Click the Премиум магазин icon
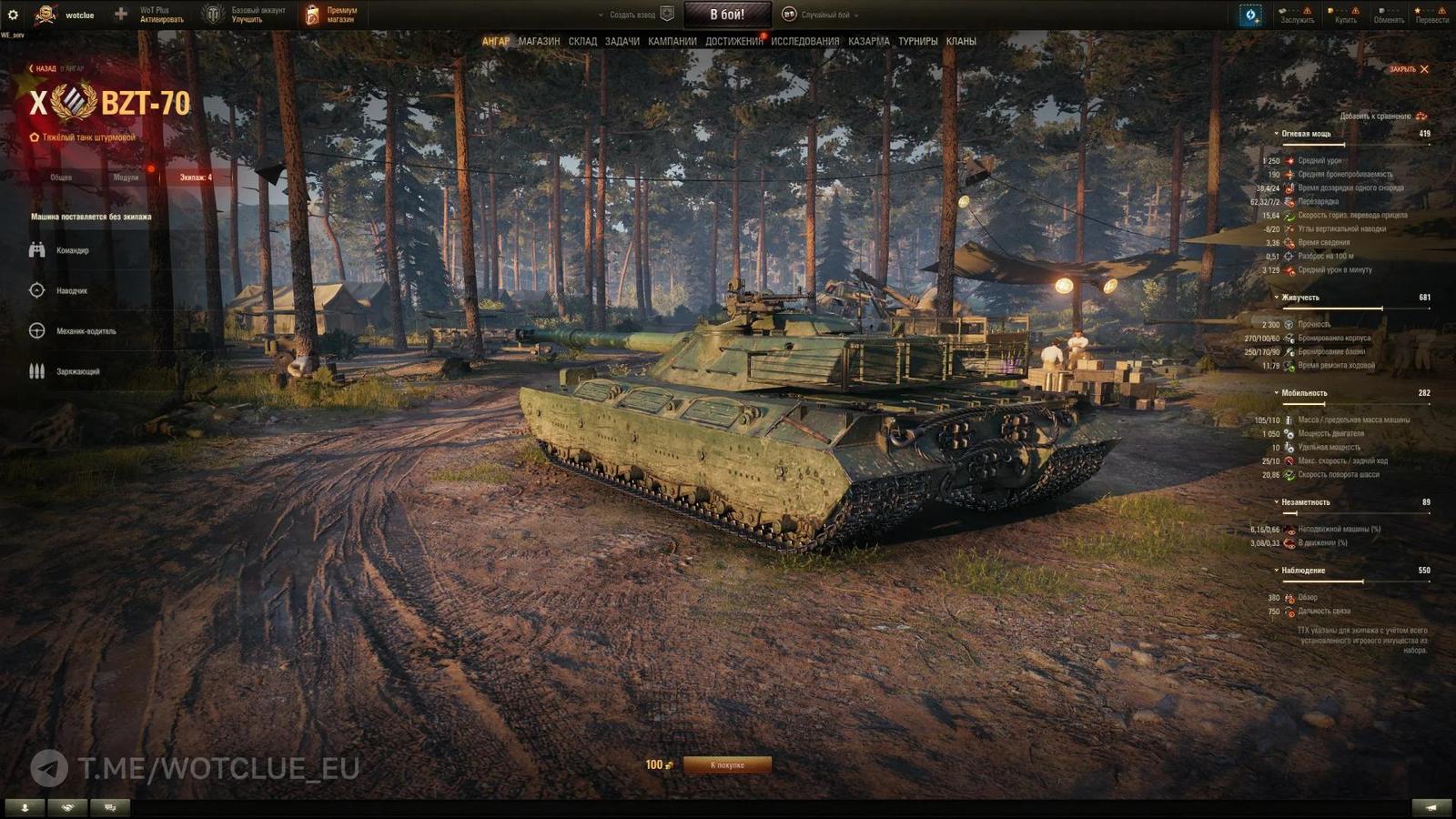This screenshot has height=819, width=1456. (x=314, y=13)
